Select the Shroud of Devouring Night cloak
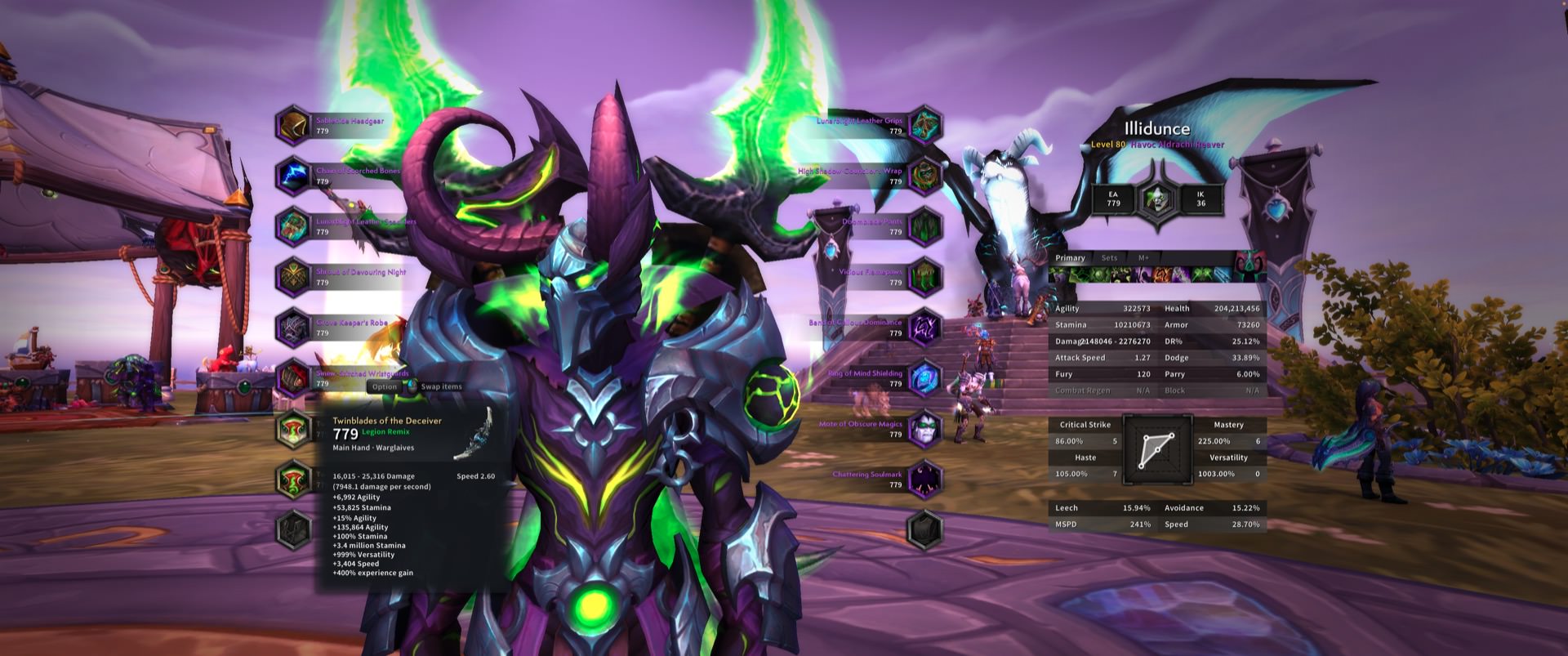The height and width of the screenshot is (656, 1568). pyautogui.click(x=293, y=277)
